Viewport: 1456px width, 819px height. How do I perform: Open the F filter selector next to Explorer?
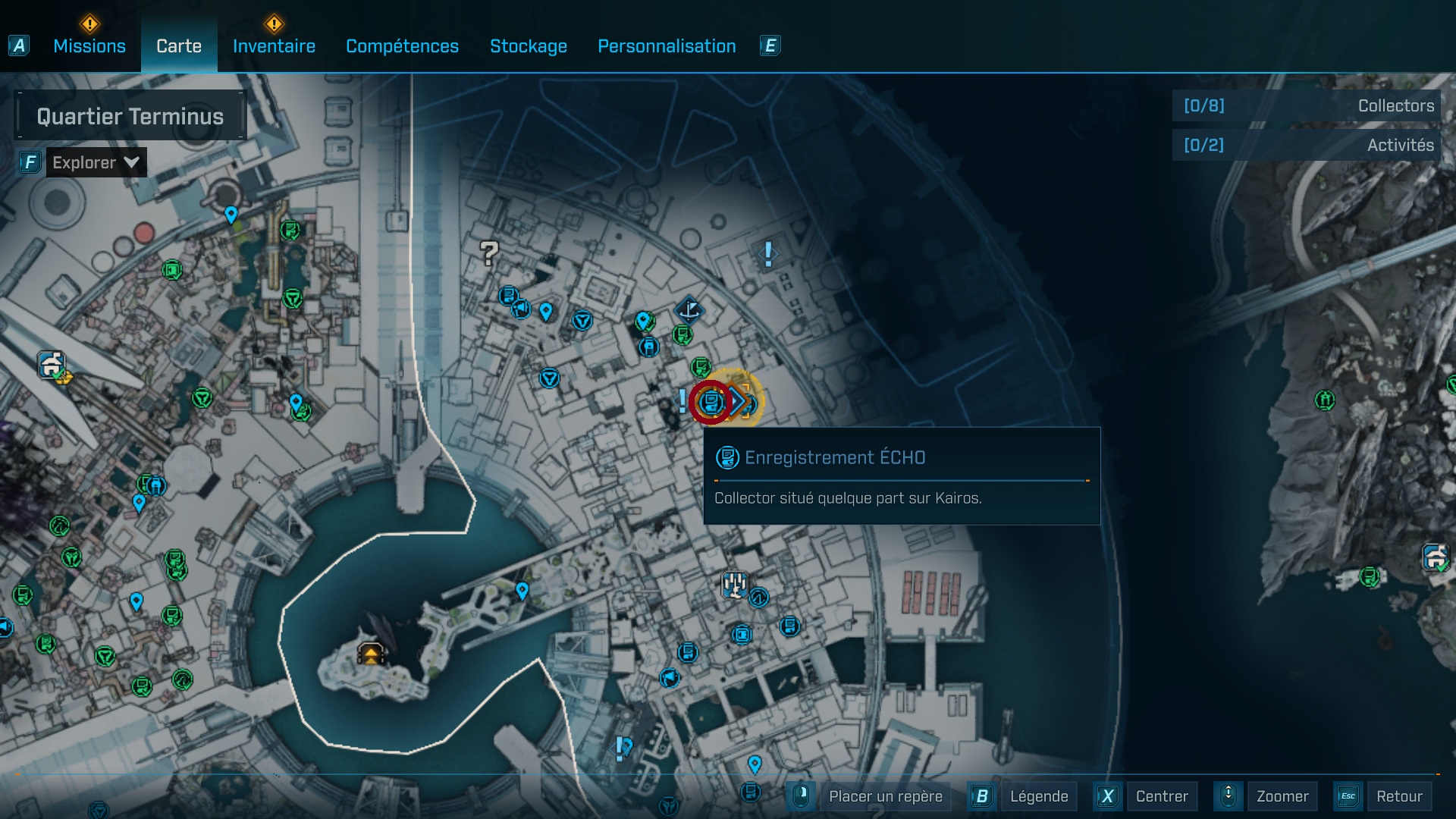pos(29,162)
